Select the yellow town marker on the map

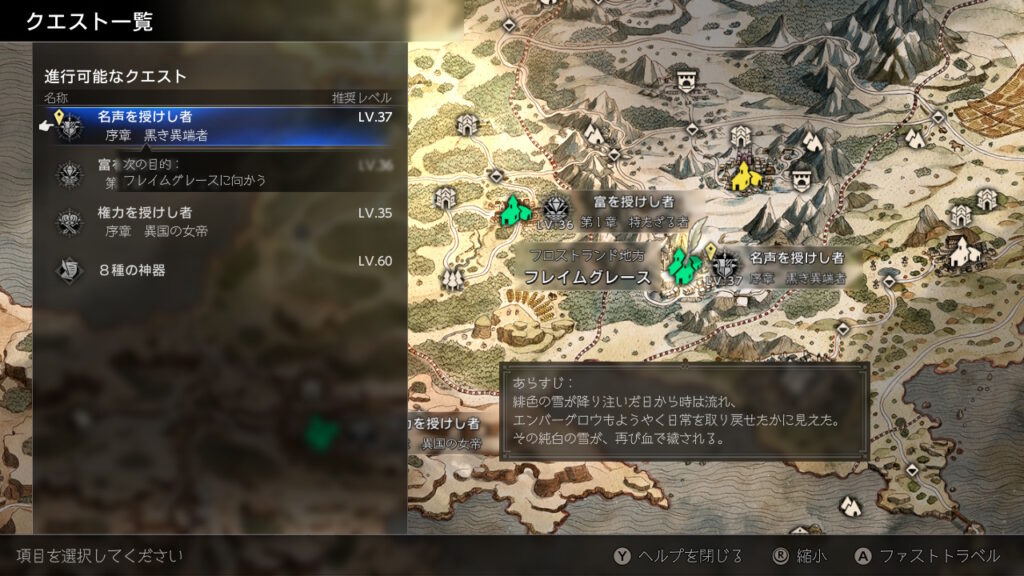click(x=745, y=177)
